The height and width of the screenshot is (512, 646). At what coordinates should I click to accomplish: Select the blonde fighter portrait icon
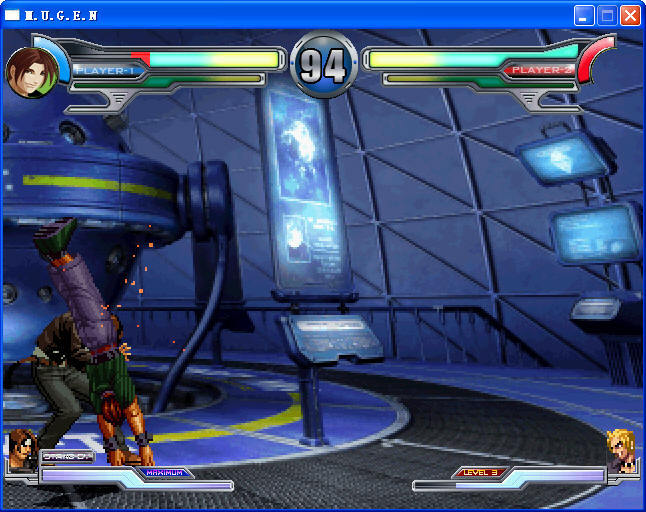point(620,449)
